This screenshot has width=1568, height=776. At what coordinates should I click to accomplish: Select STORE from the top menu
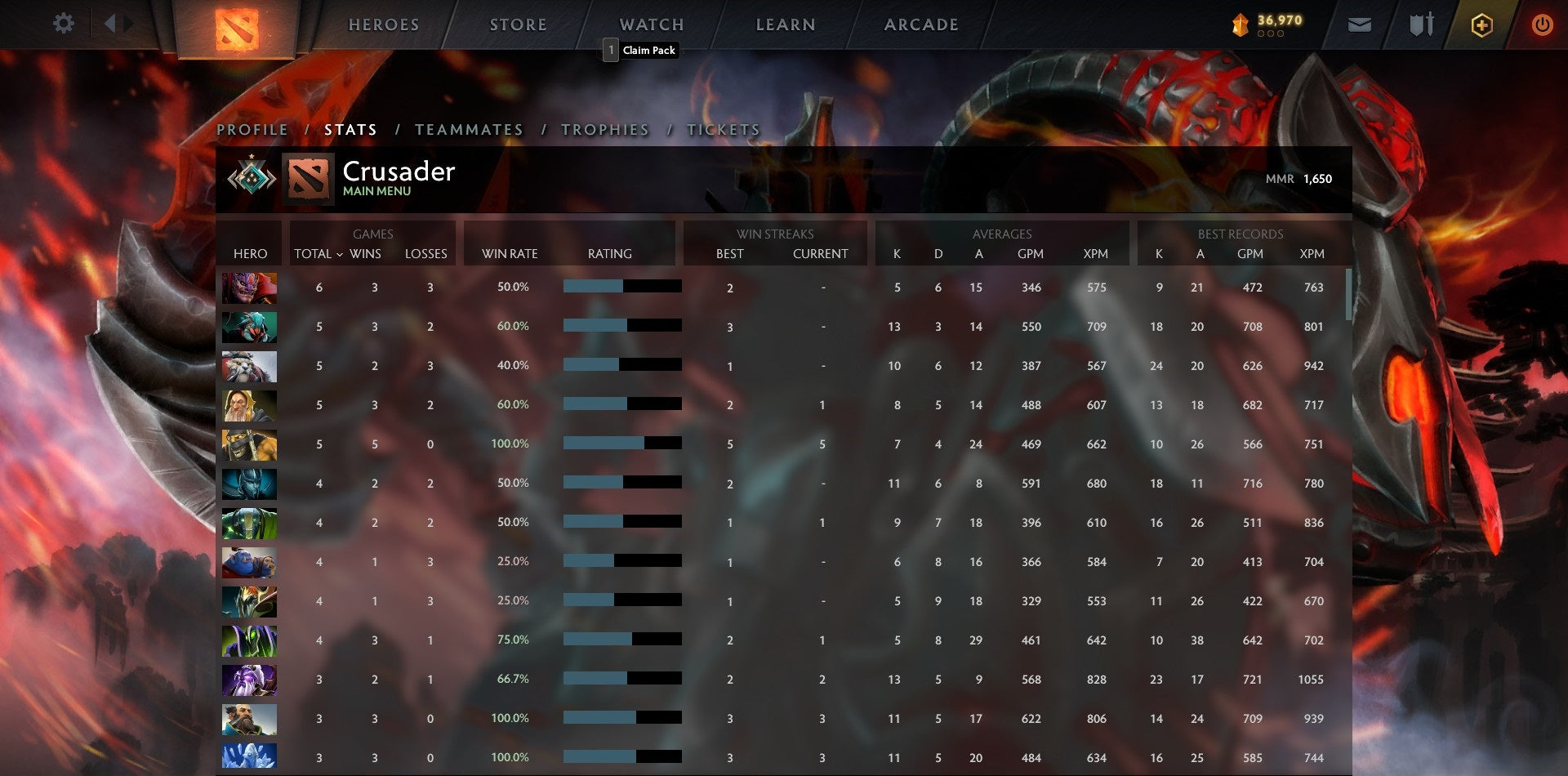(518, 24)
